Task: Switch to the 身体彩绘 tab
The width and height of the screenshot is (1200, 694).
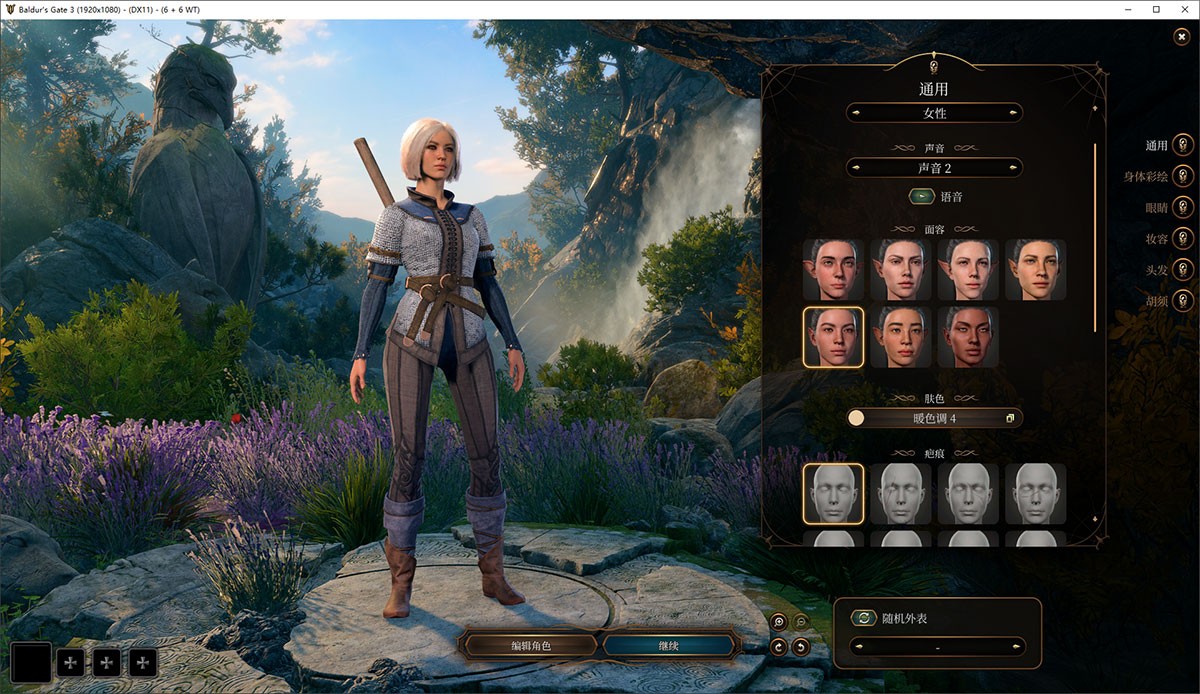Action: pos(1183,177)
